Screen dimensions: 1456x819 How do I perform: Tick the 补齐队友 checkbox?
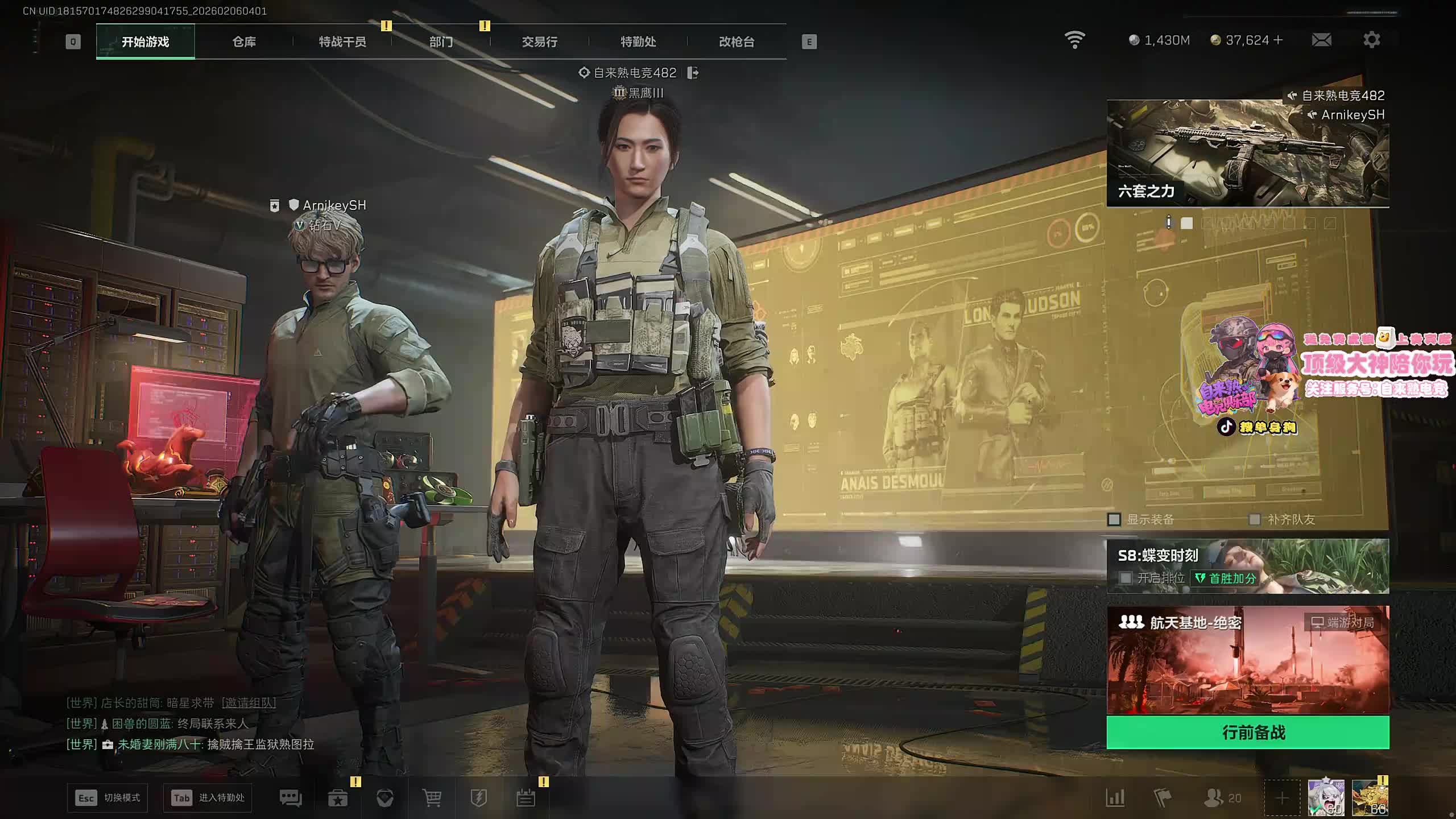click(x=1254, y=519)
